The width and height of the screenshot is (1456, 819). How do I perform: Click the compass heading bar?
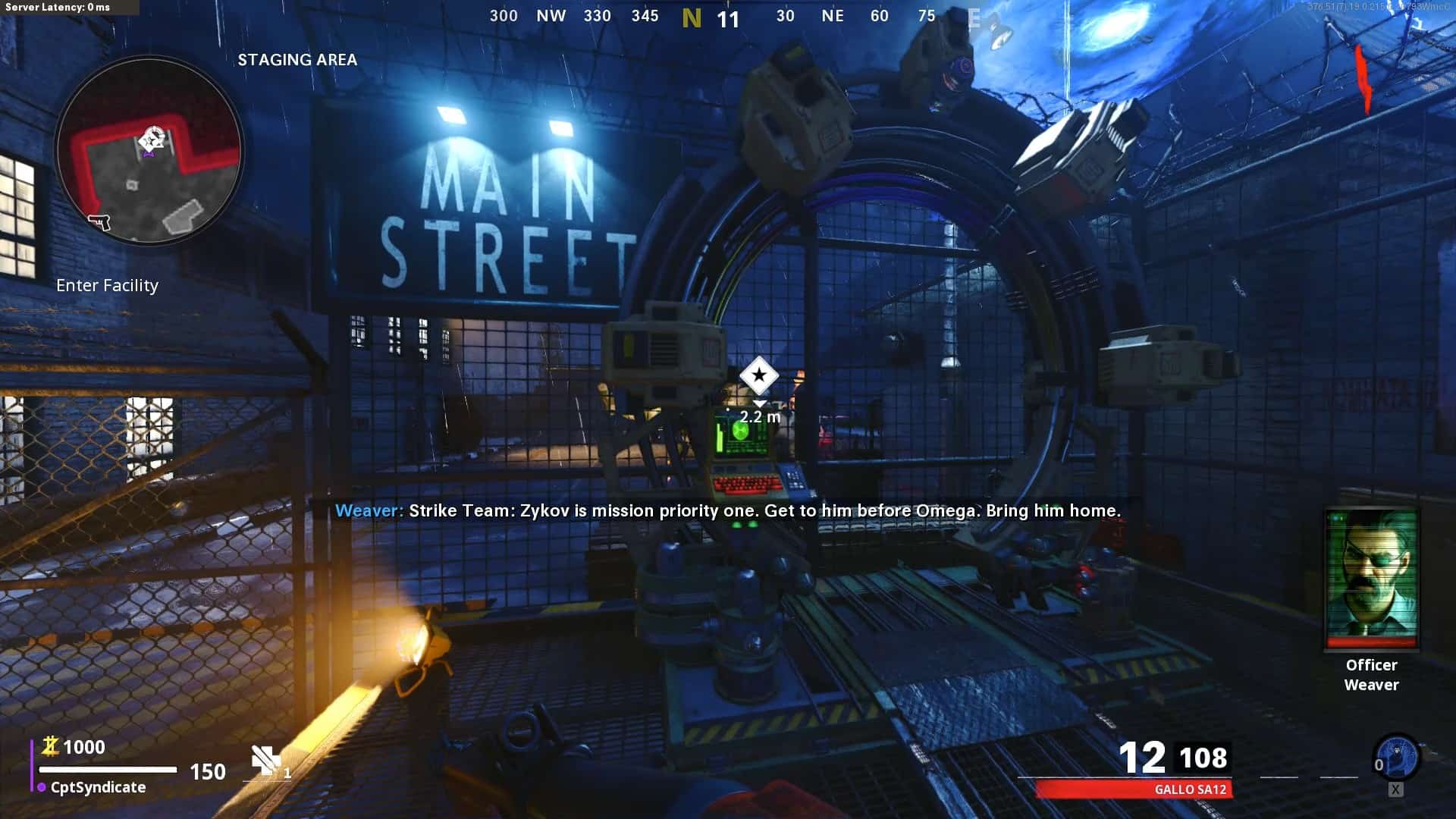pyautogui.click(x=728, y=17)
